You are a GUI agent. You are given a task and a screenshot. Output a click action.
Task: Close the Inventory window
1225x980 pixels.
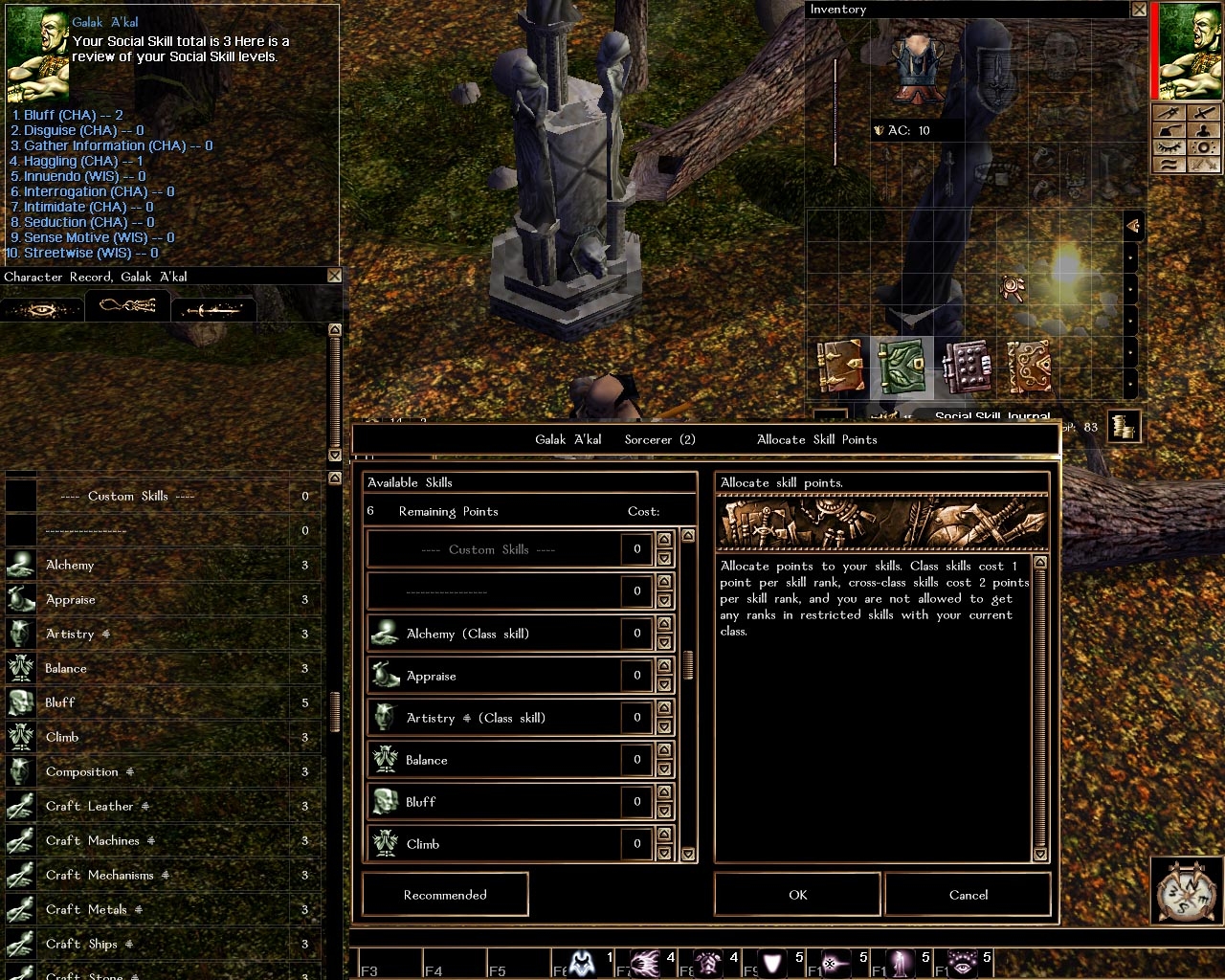click(x=1139, y=10)
